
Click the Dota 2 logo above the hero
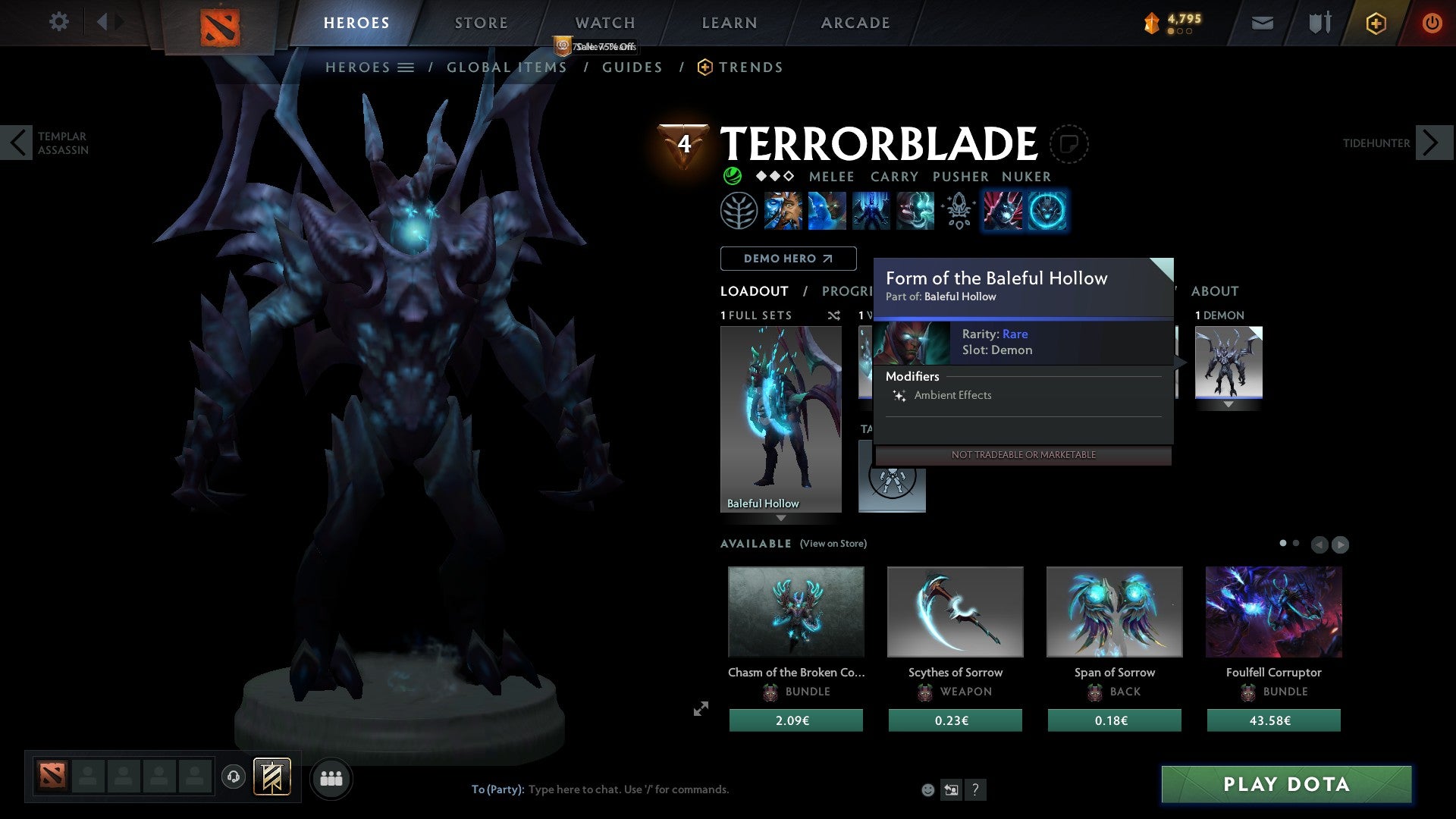click(221, 24)
